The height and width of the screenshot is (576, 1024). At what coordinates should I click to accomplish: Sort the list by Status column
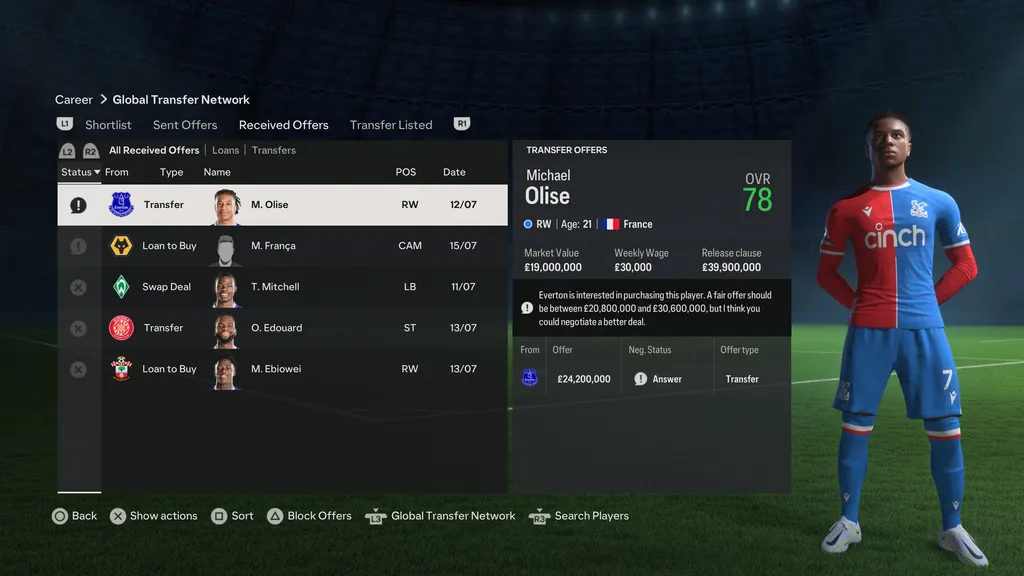click(x=79, y=172)
